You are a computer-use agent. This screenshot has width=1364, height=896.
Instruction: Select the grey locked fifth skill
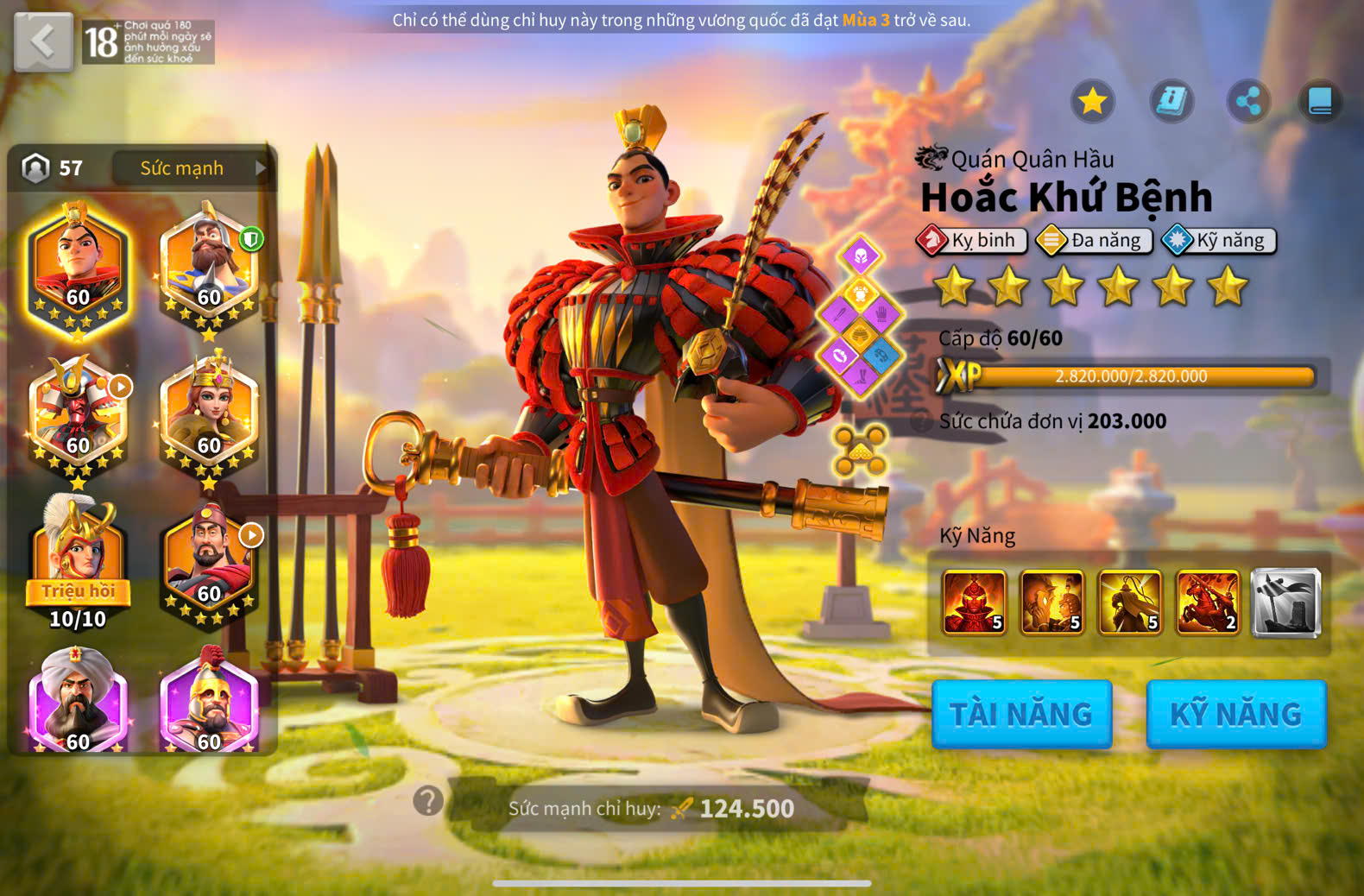tap(1285, 603)
